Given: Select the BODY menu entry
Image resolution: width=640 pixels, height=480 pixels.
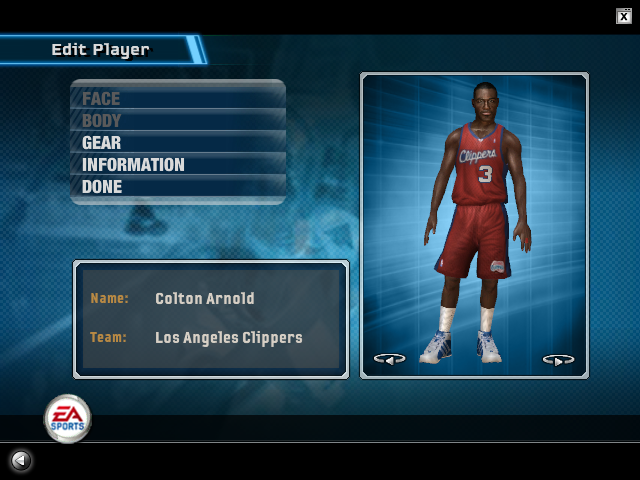Looking at the screenshot, I should [101, 121].
